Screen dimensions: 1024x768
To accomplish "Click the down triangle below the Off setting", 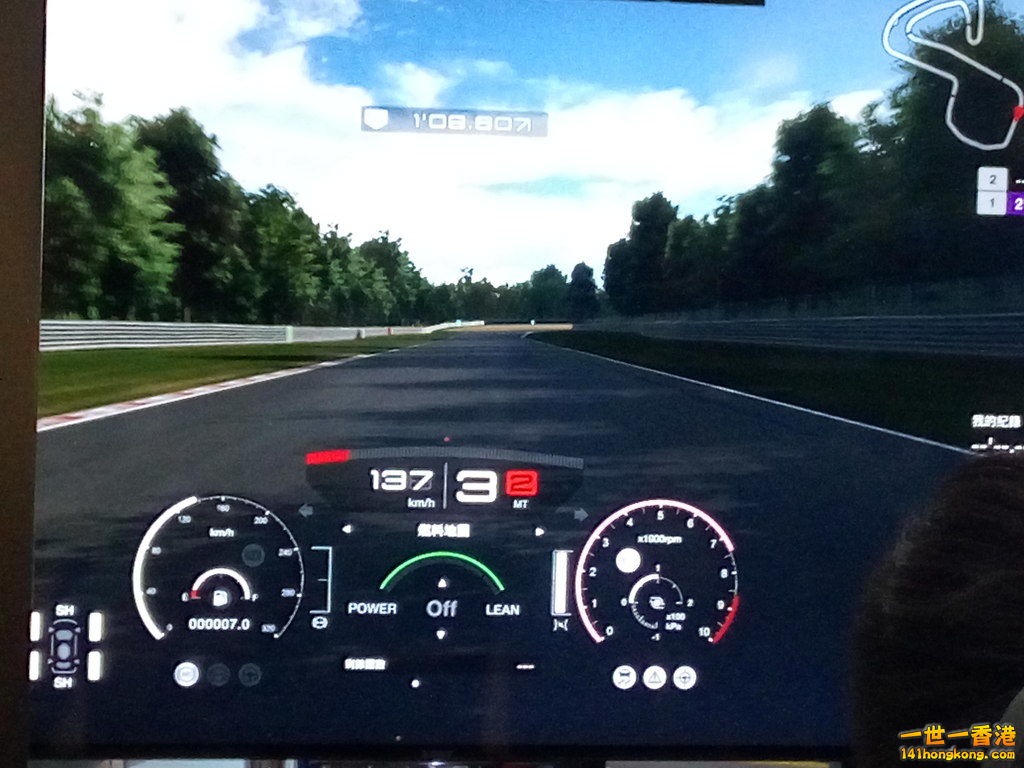I will [x=442, y=633].
